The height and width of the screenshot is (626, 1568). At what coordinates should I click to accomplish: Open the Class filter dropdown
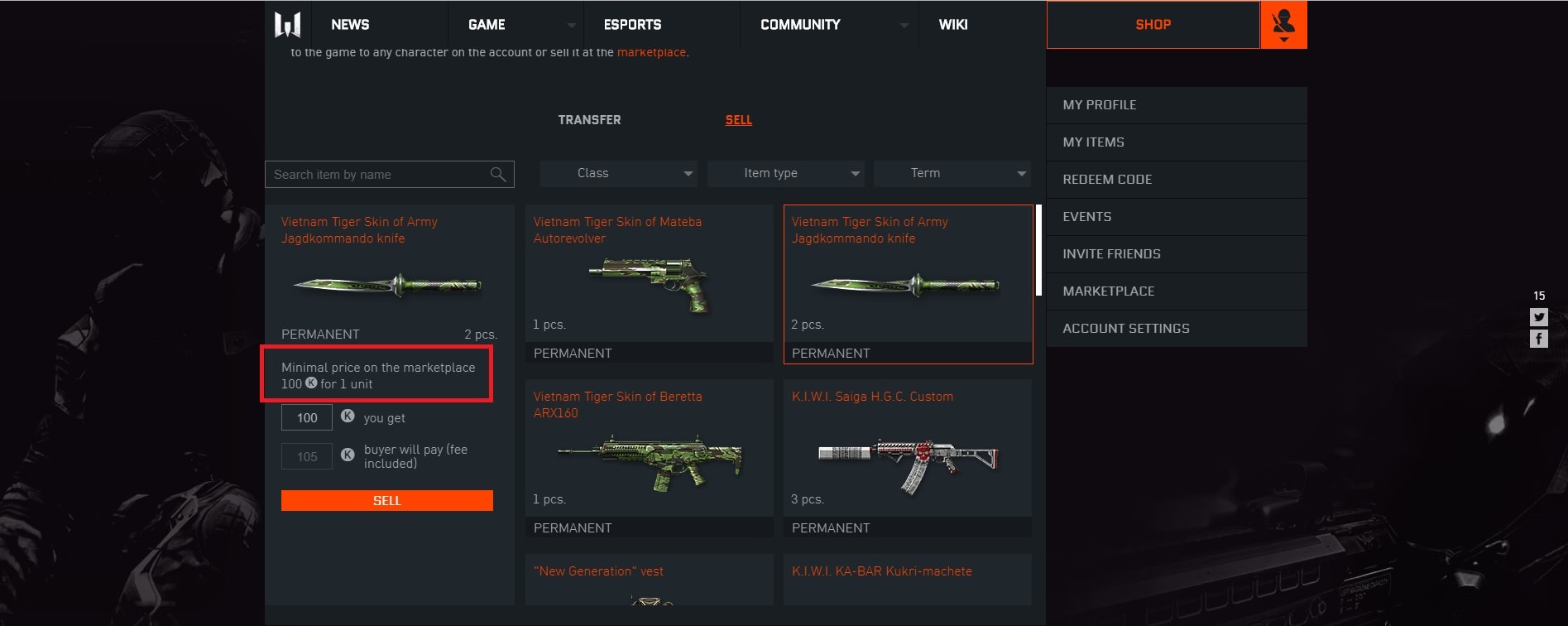[x=616, y=173]
